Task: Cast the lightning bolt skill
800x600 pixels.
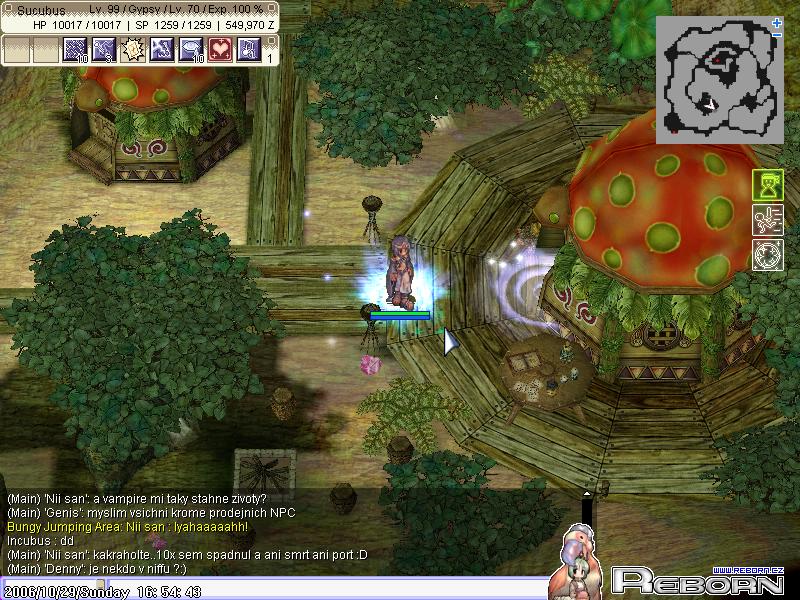Action: [162, 49]
